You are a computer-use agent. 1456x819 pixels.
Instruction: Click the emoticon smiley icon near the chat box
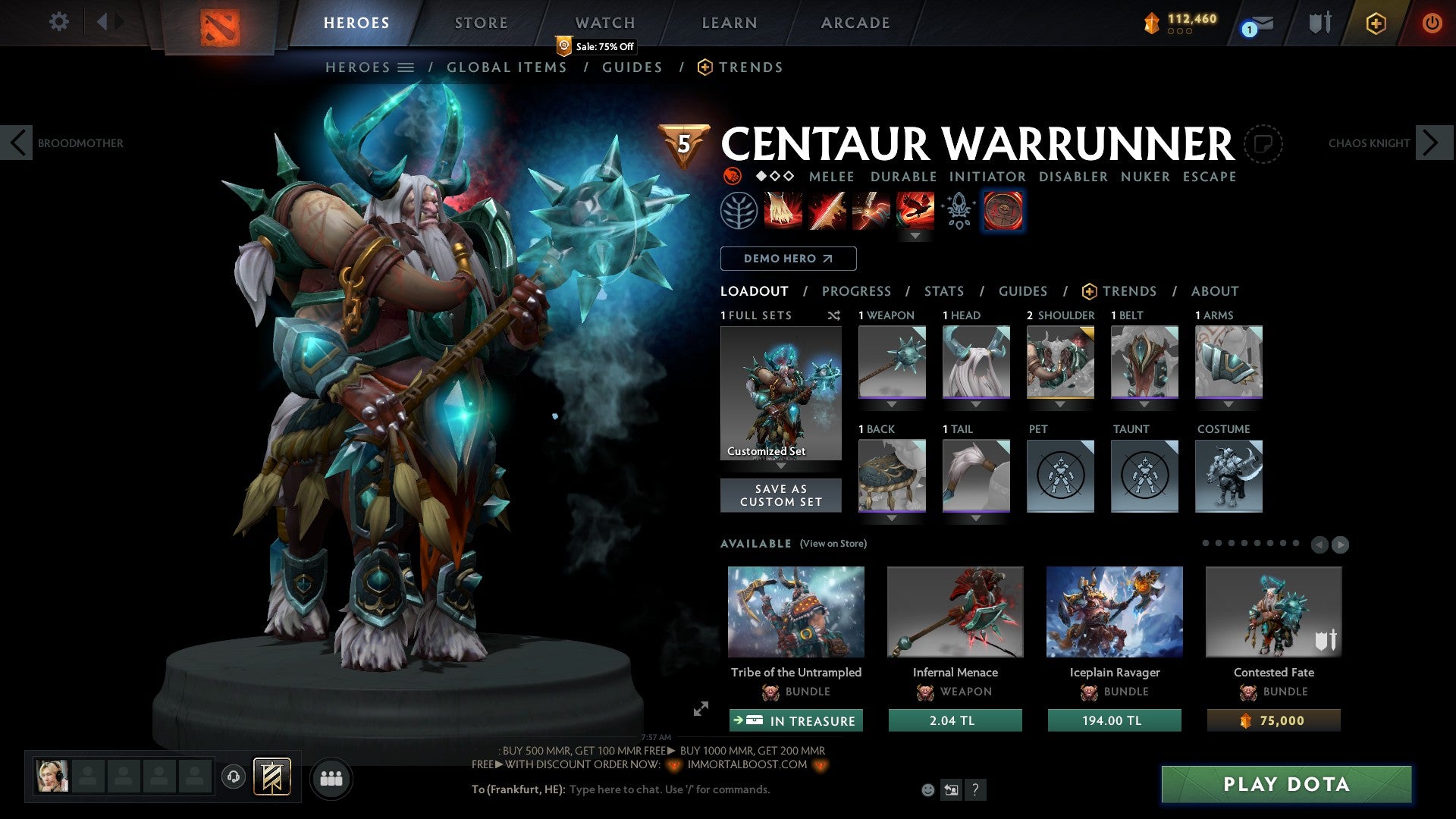click(927, 789)
